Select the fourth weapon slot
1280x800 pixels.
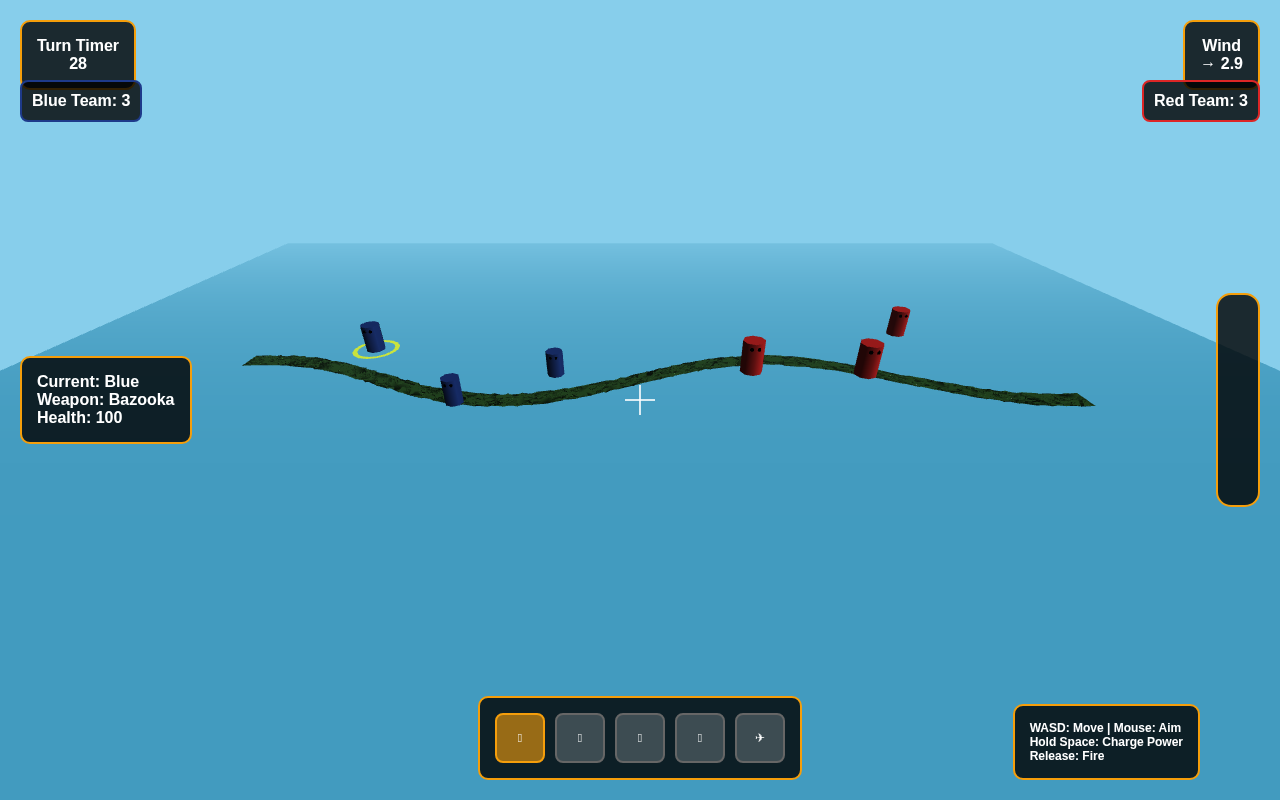699,737
